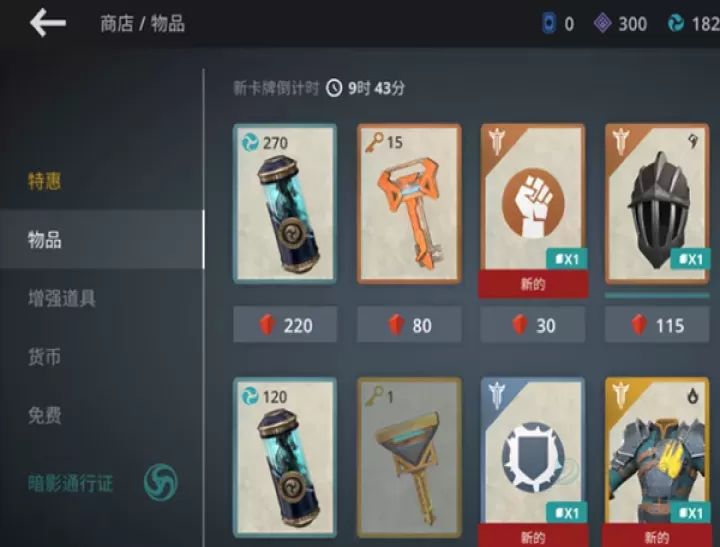Open the 货币 currency category
This screenshot has width=720, height=547.
(45, 356)
